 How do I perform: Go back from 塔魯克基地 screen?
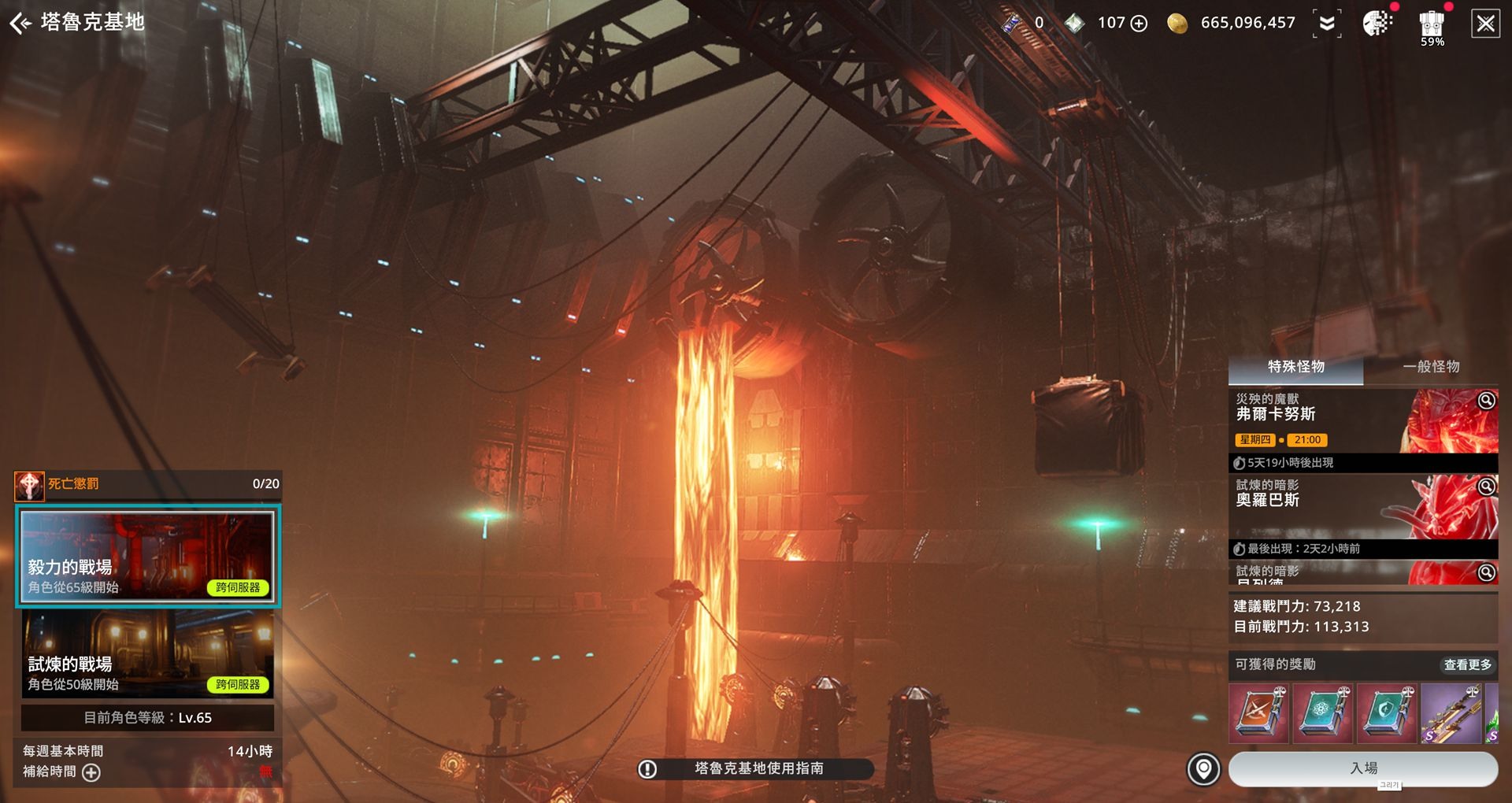point(20,24)
